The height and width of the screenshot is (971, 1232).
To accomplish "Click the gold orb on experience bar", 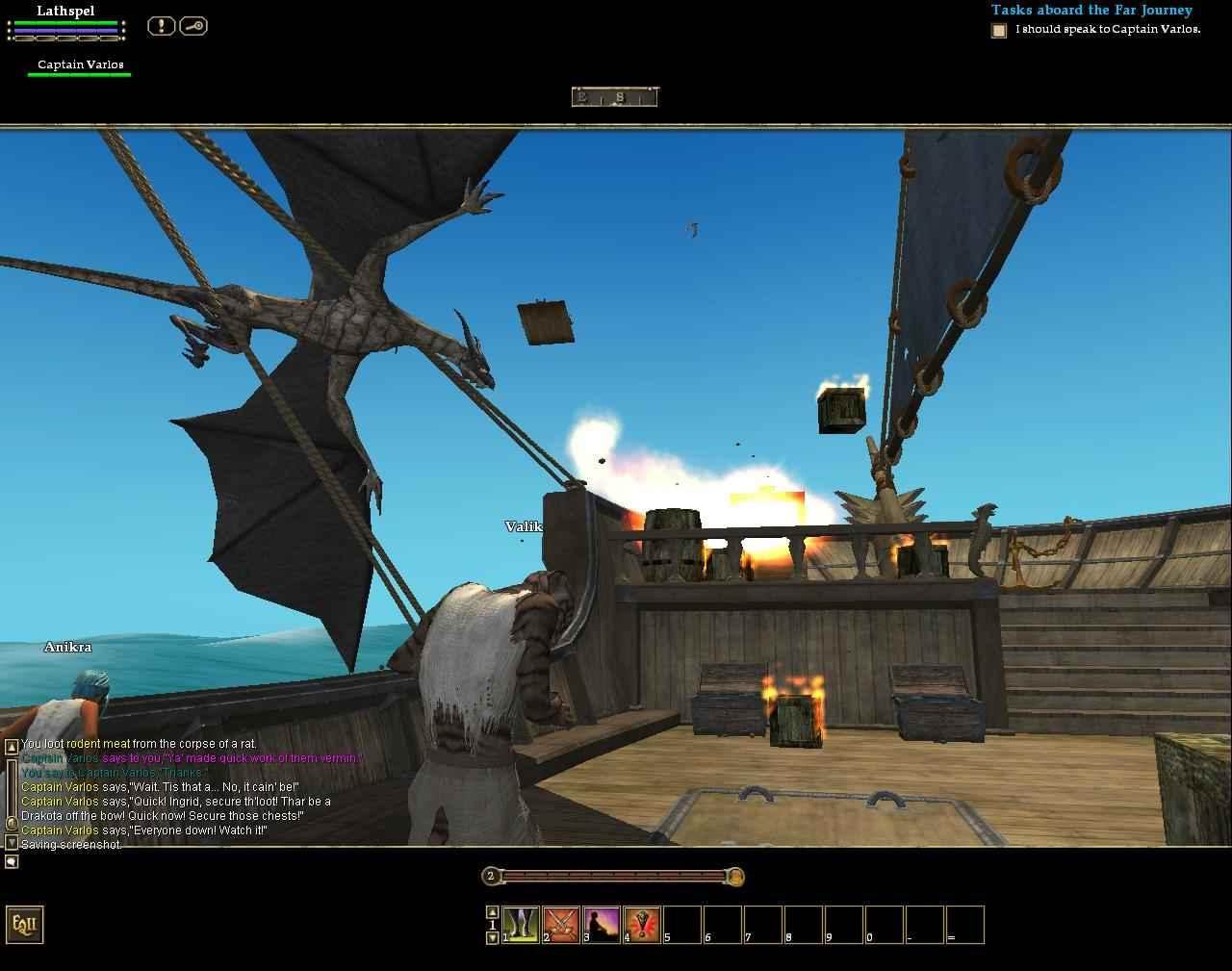I will tap(735, 876).
